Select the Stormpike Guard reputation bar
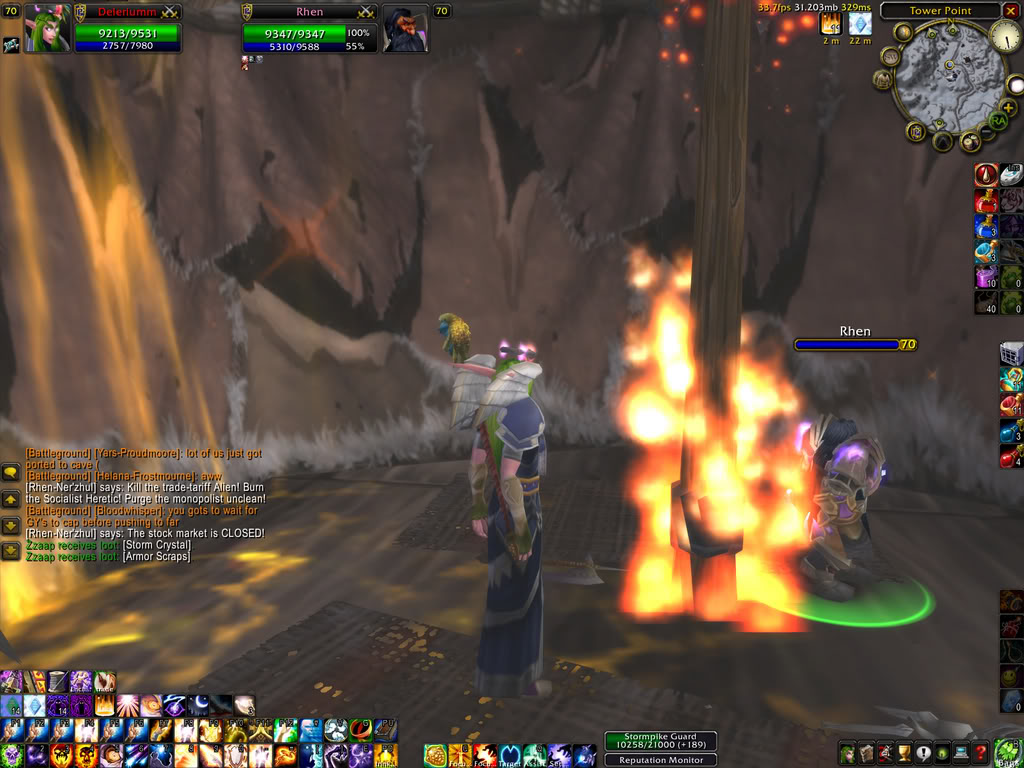This screenshot has height=768, width=1024. point(654,744)
